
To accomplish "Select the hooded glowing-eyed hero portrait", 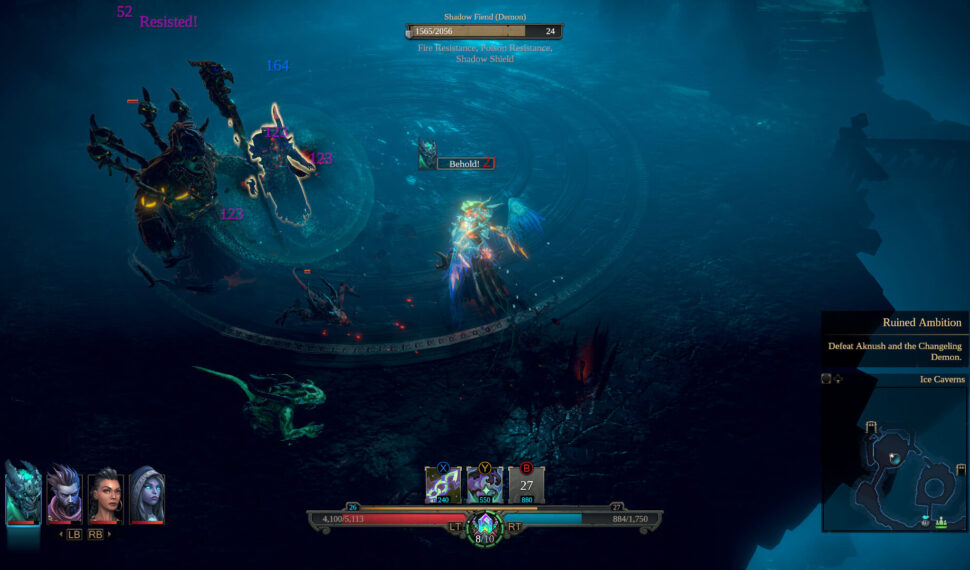I will click(x=146, y=494).
